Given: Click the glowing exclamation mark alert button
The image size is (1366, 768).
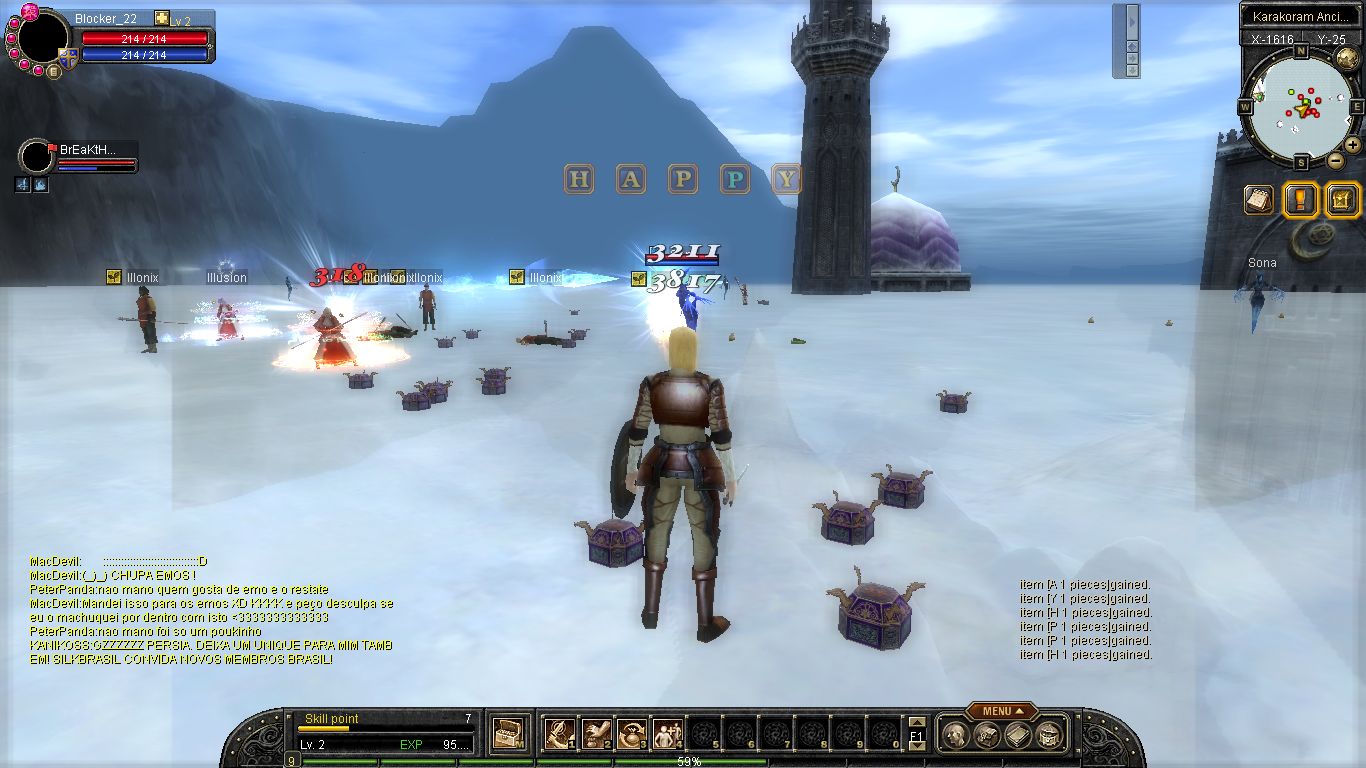Looking at the screenshot, I should pyautogui.click(x=1300, y=199).
